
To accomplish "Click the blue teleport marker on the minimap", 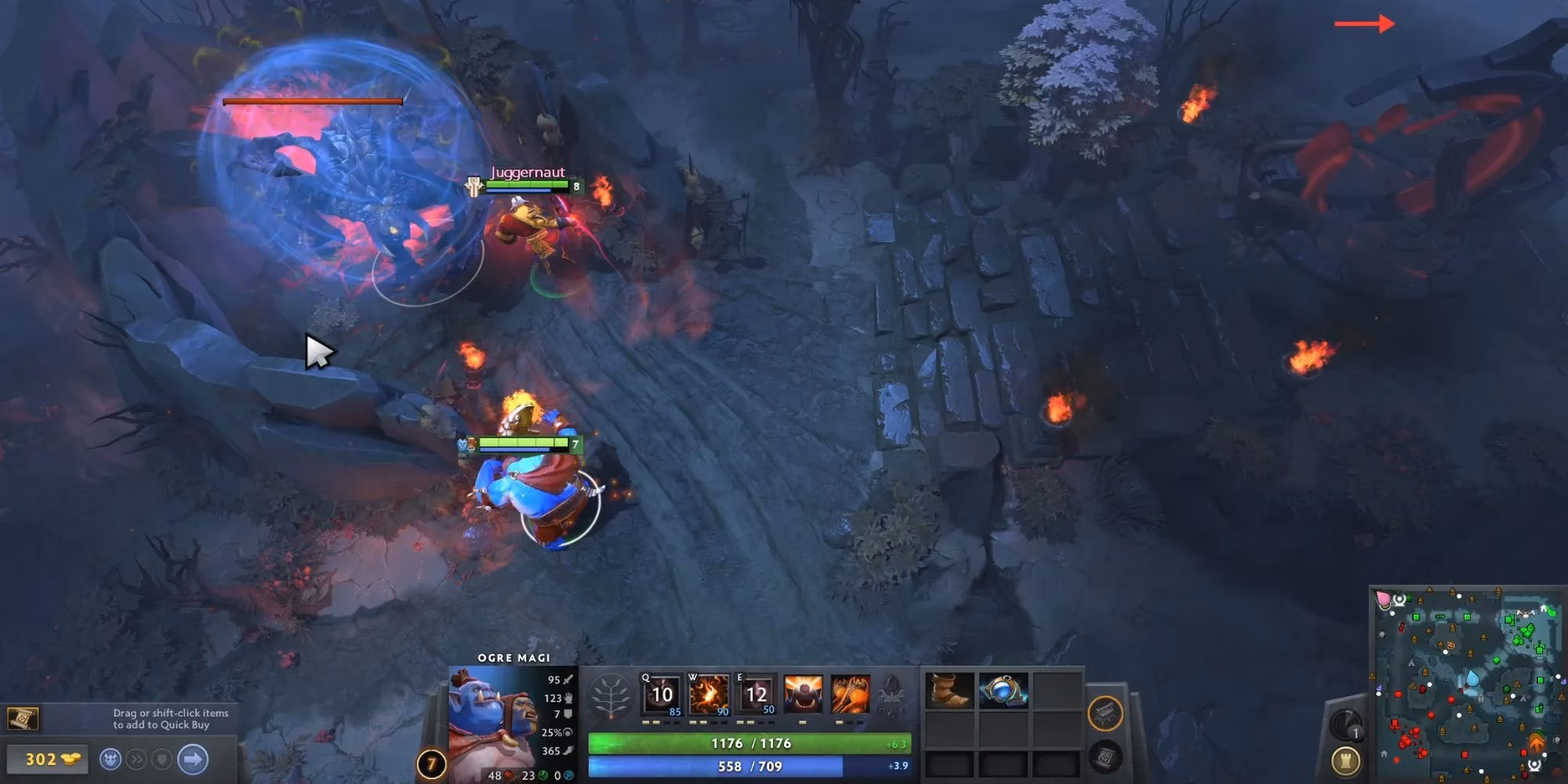I will (x=1472, y=677).
